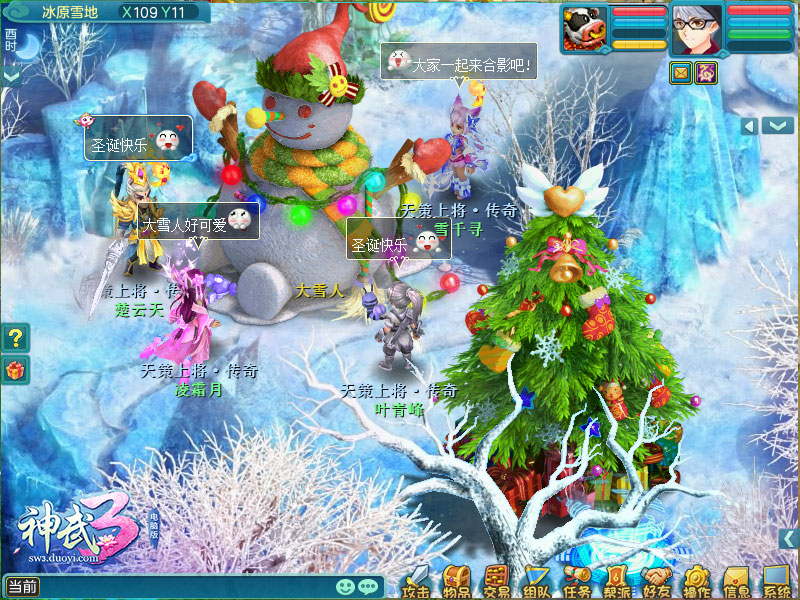800x600 pixels.
Task: Open the 物品 (Items) treasure chest
Action: (x=457, y=580)
